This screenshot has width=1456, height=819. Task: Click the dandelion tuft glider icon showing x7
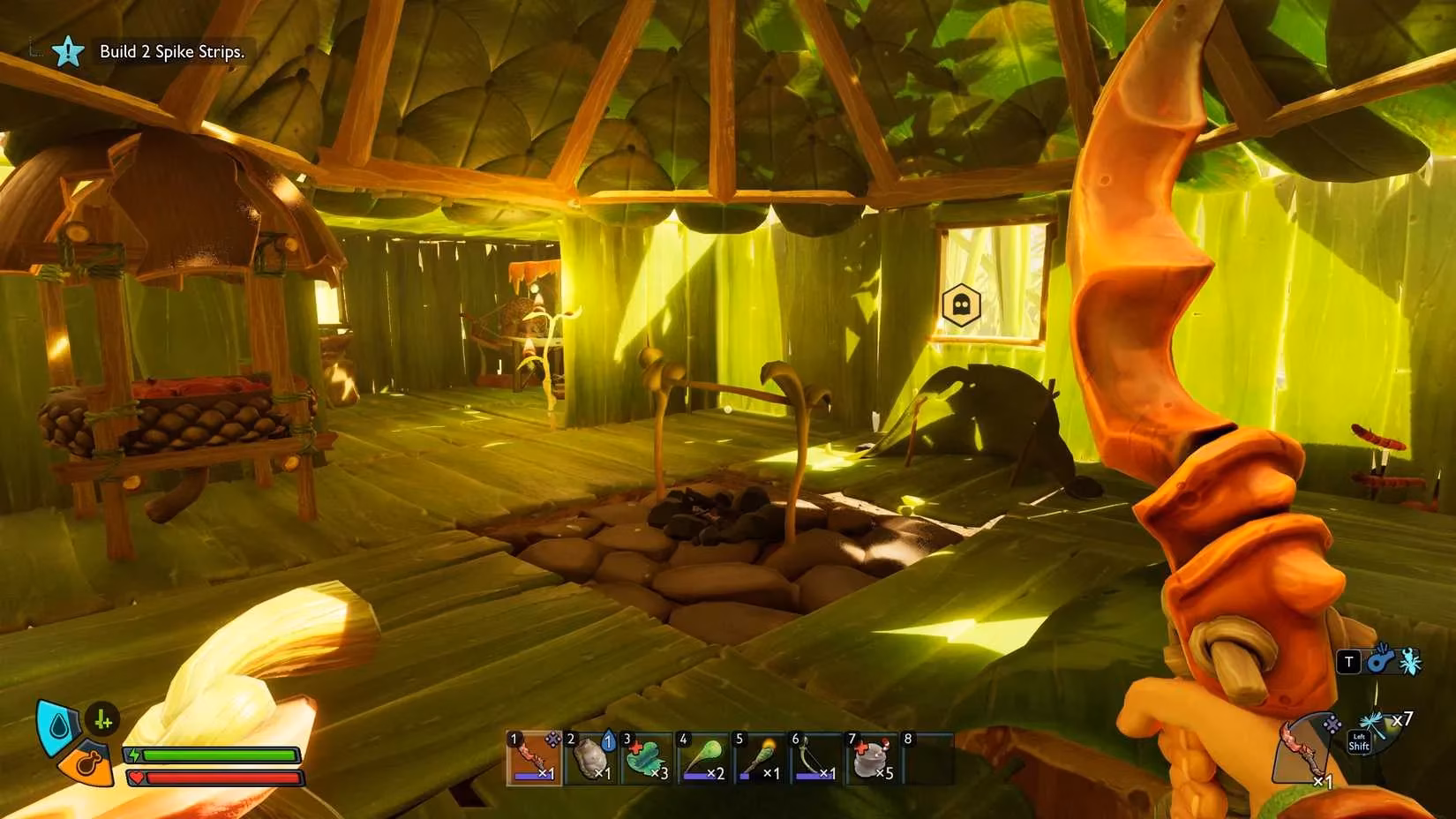pyautogui.click(x=1372, y=722)
